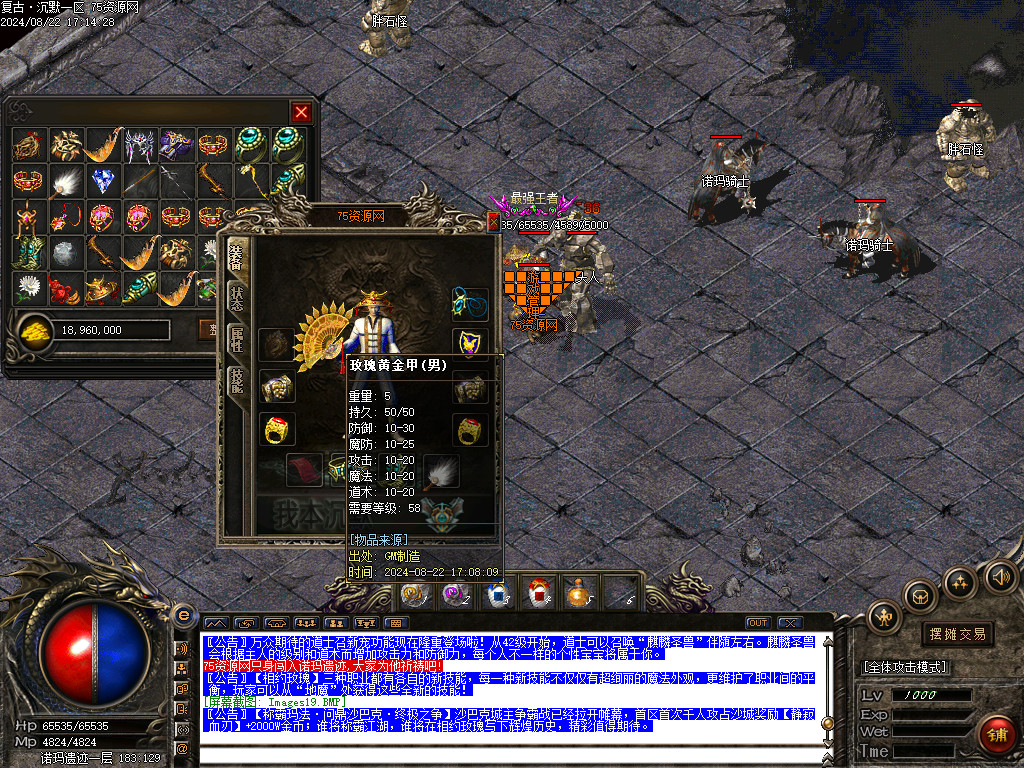The width and height of the screenshot is (1024, 768).
Task: Close the character equipment panel
Action: [x=492, y=223]
